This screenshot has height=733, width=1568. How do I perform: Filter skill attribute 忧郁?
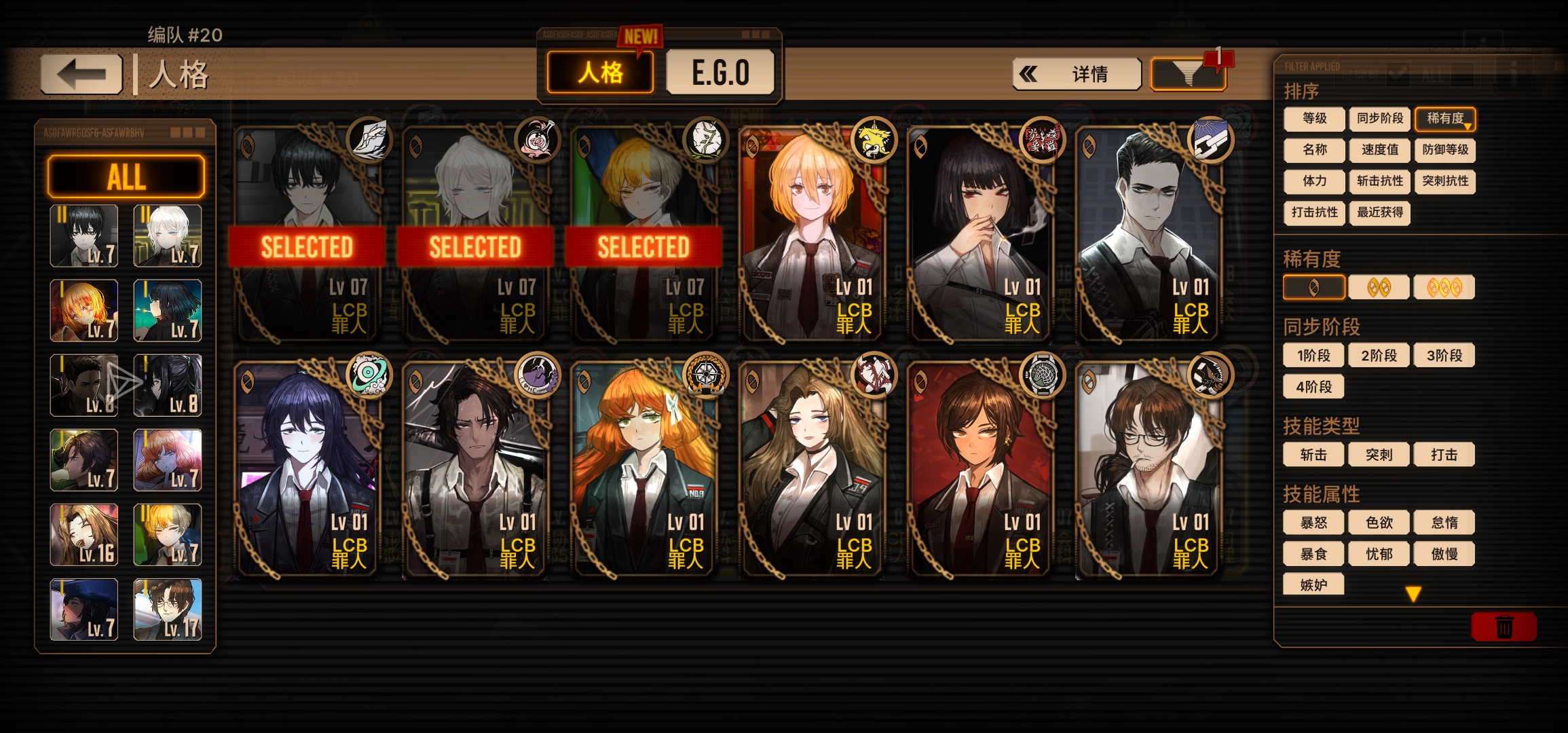1379,554
